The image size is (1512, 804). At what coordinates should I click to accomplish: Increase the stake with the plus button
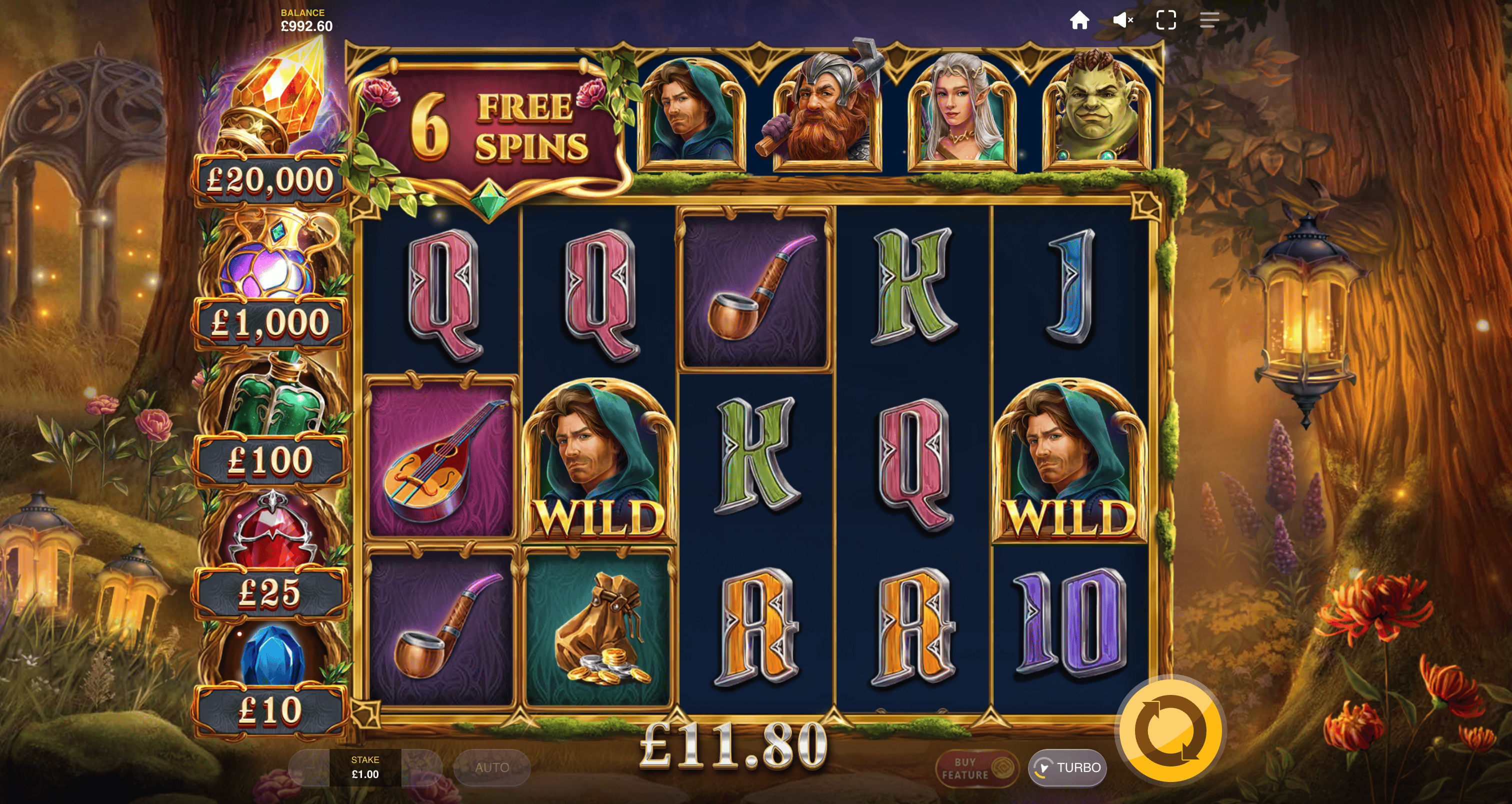(422, 767)
